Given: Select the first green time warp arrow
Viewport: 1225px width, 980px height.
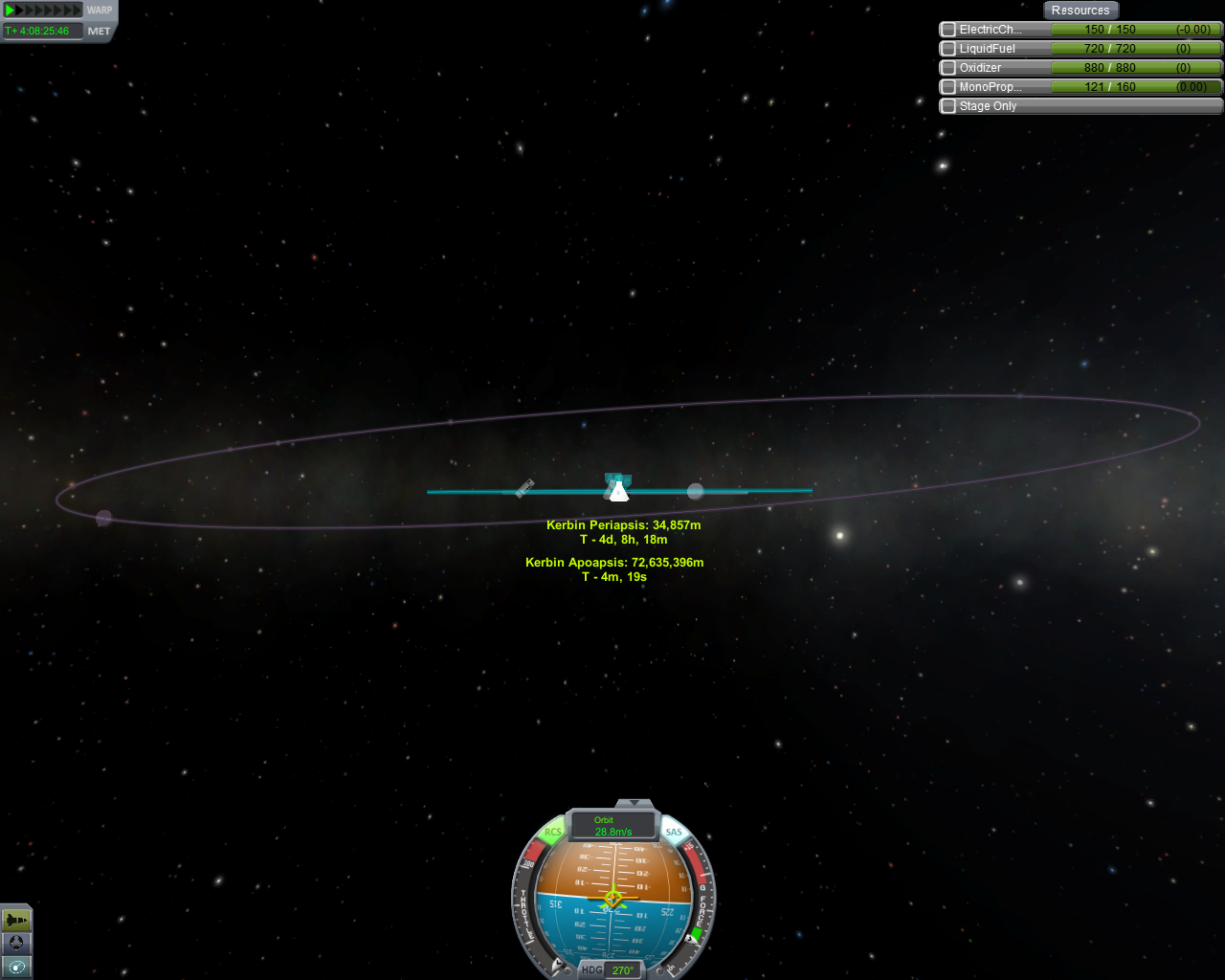Looking at the screenshot, I should click(10, 11).
